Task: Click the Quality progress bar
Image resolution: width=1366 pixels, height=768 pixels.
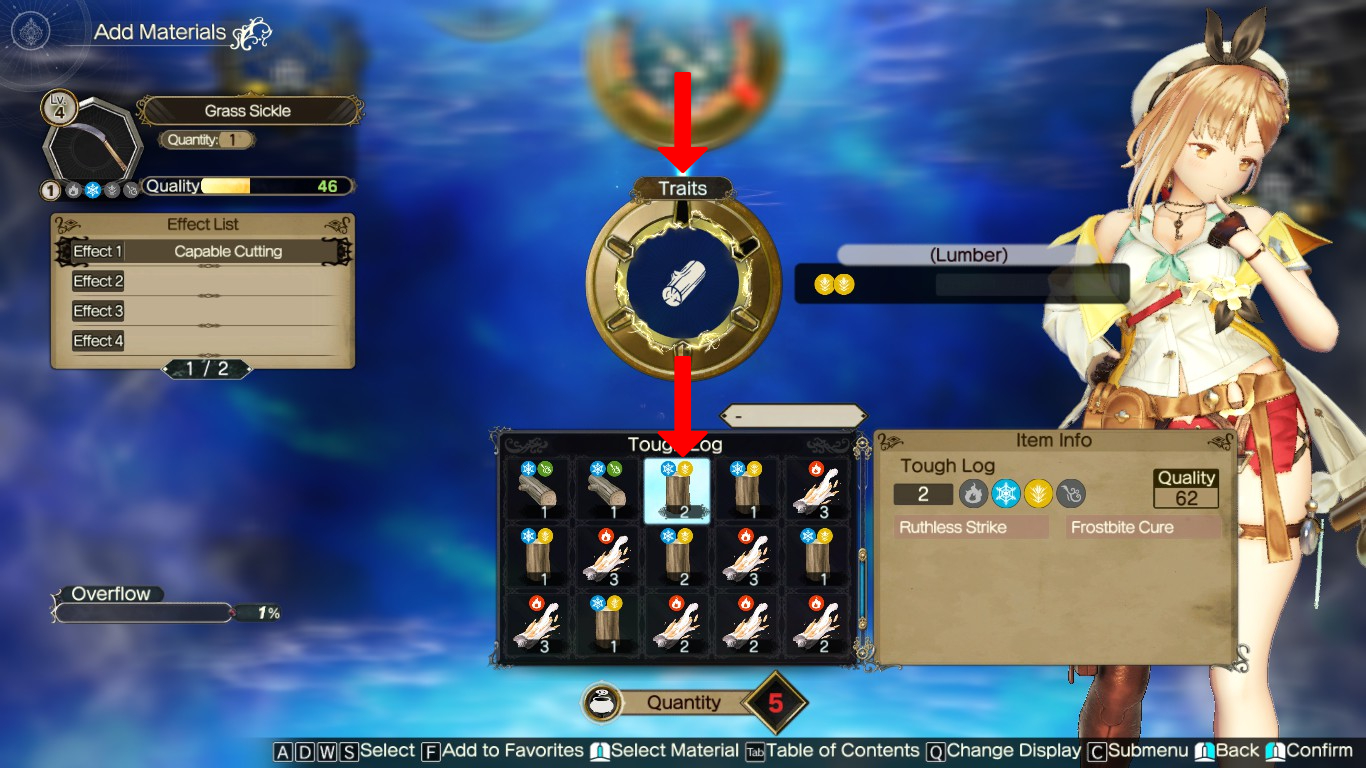Action: [x=248, y=185]
